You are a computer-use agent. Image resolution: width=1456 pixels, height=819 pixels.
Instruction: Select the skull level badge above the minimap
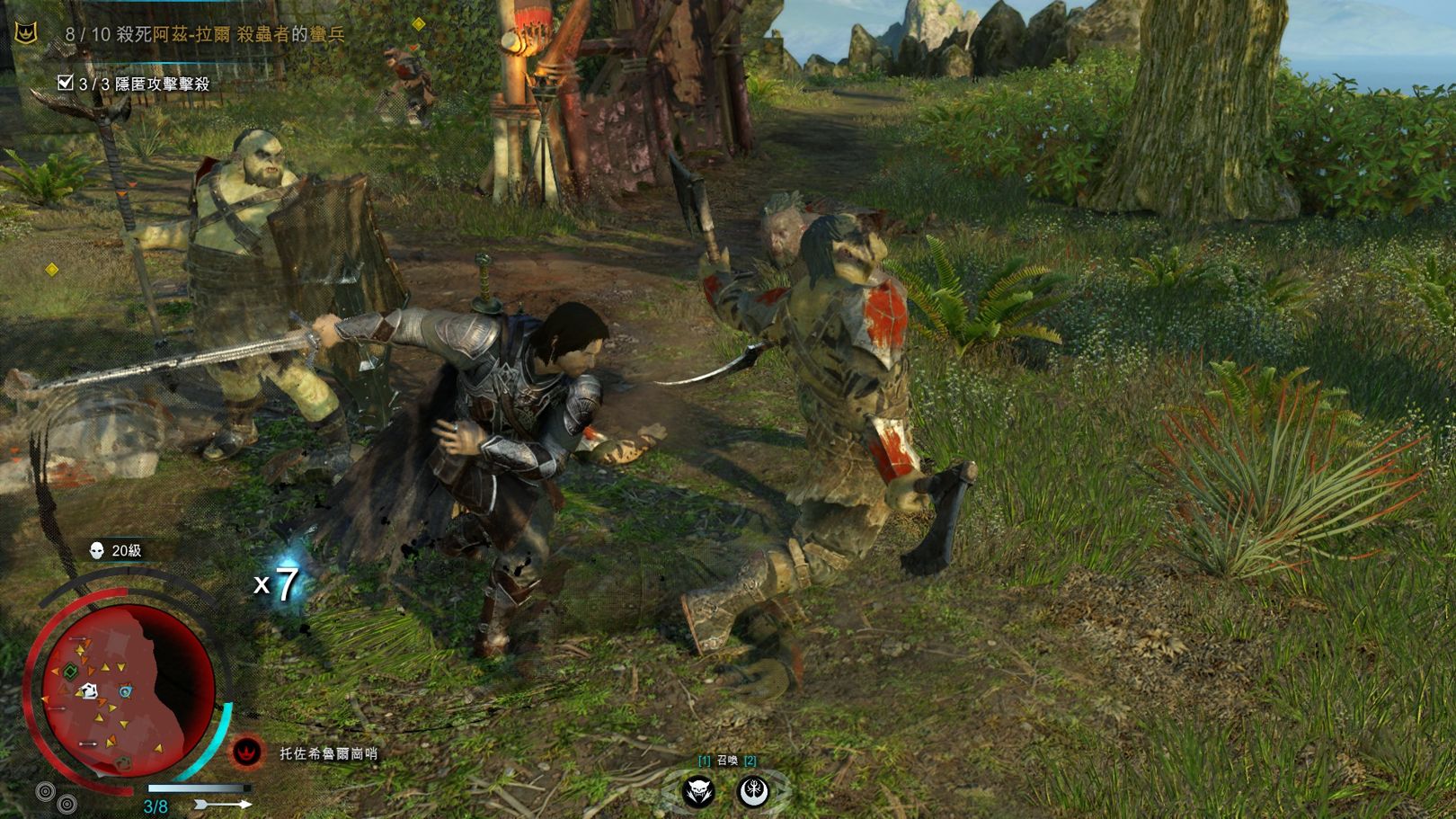pyautogui.click(x=97, y=550)
